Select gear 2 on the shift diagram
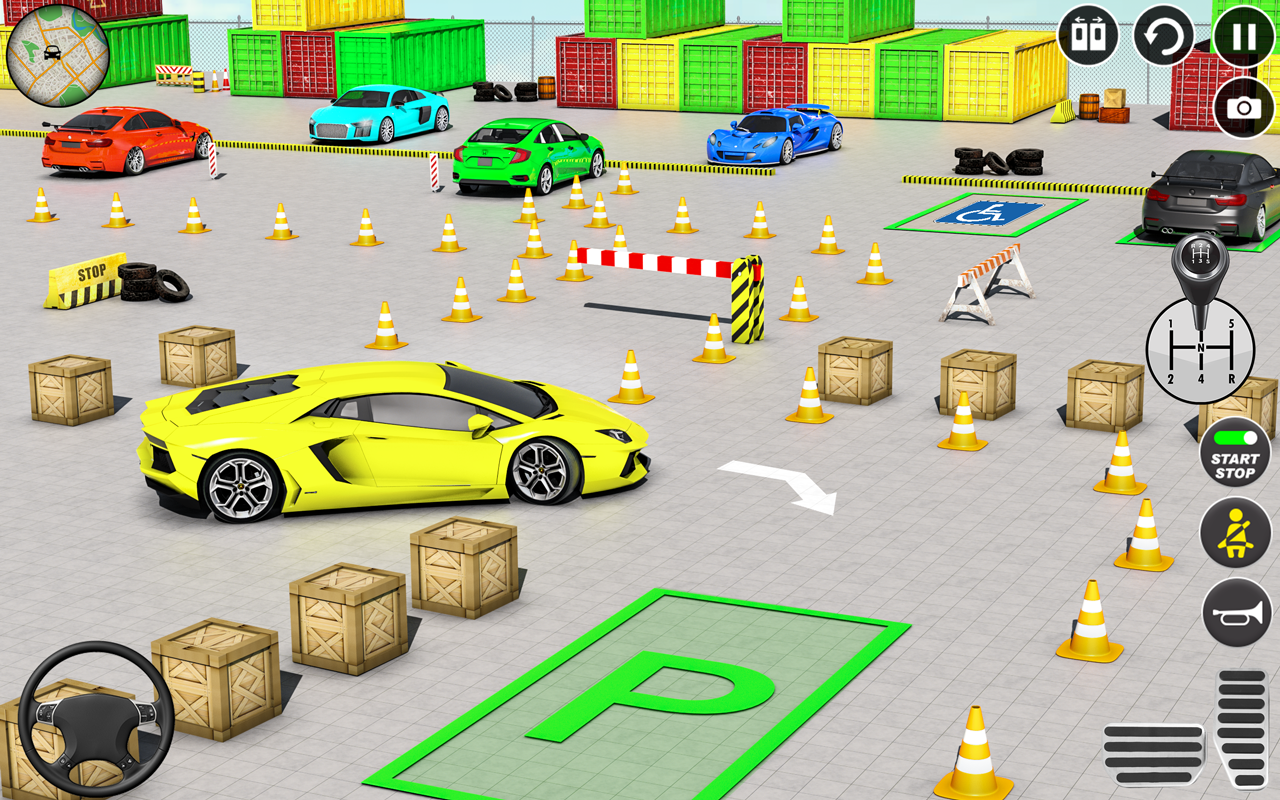 (x=1171, y=379)
